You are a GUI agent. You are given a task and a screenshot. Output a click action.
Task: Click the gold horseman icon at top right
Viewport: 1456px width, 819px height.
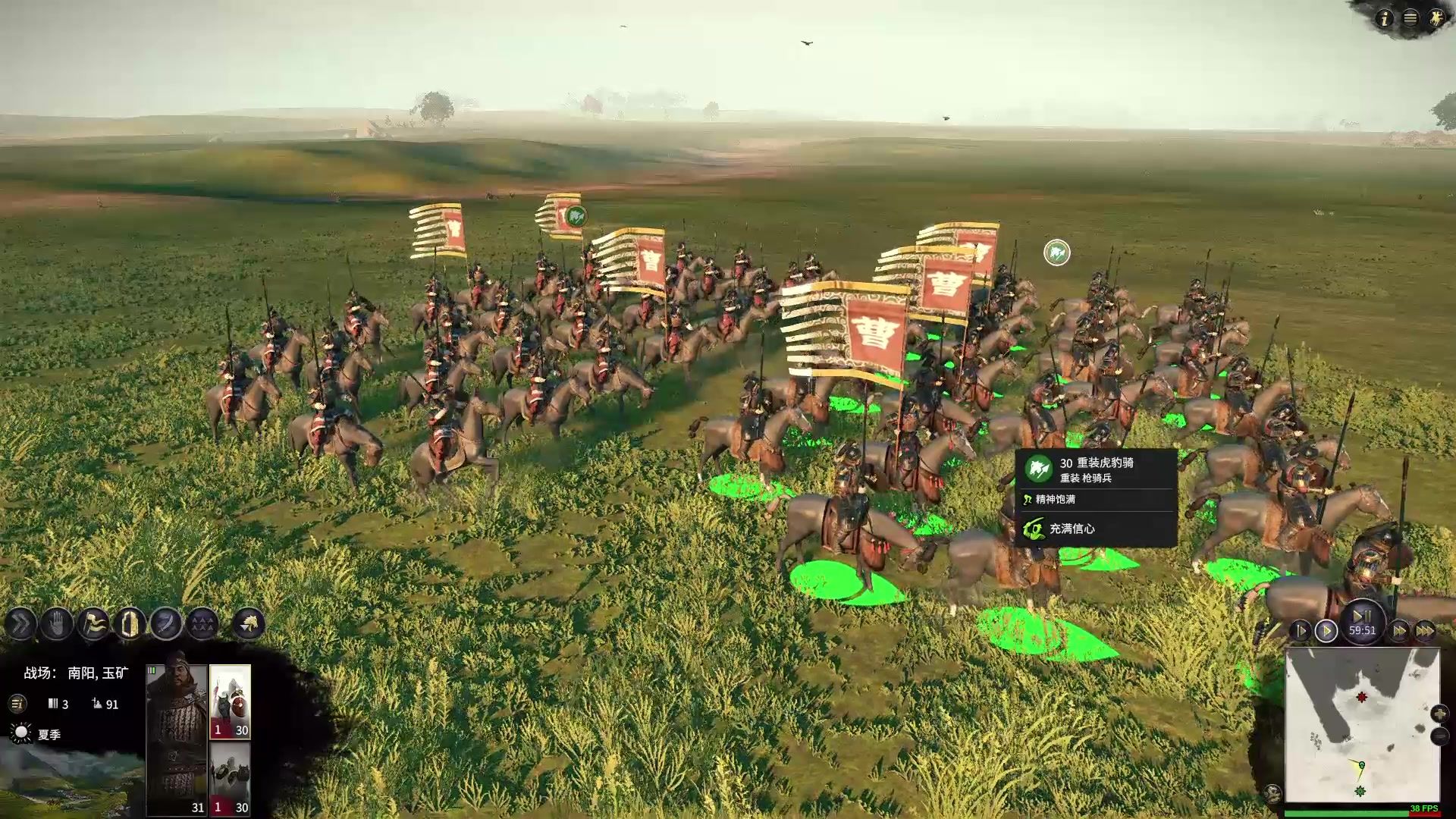point(1436,18)
